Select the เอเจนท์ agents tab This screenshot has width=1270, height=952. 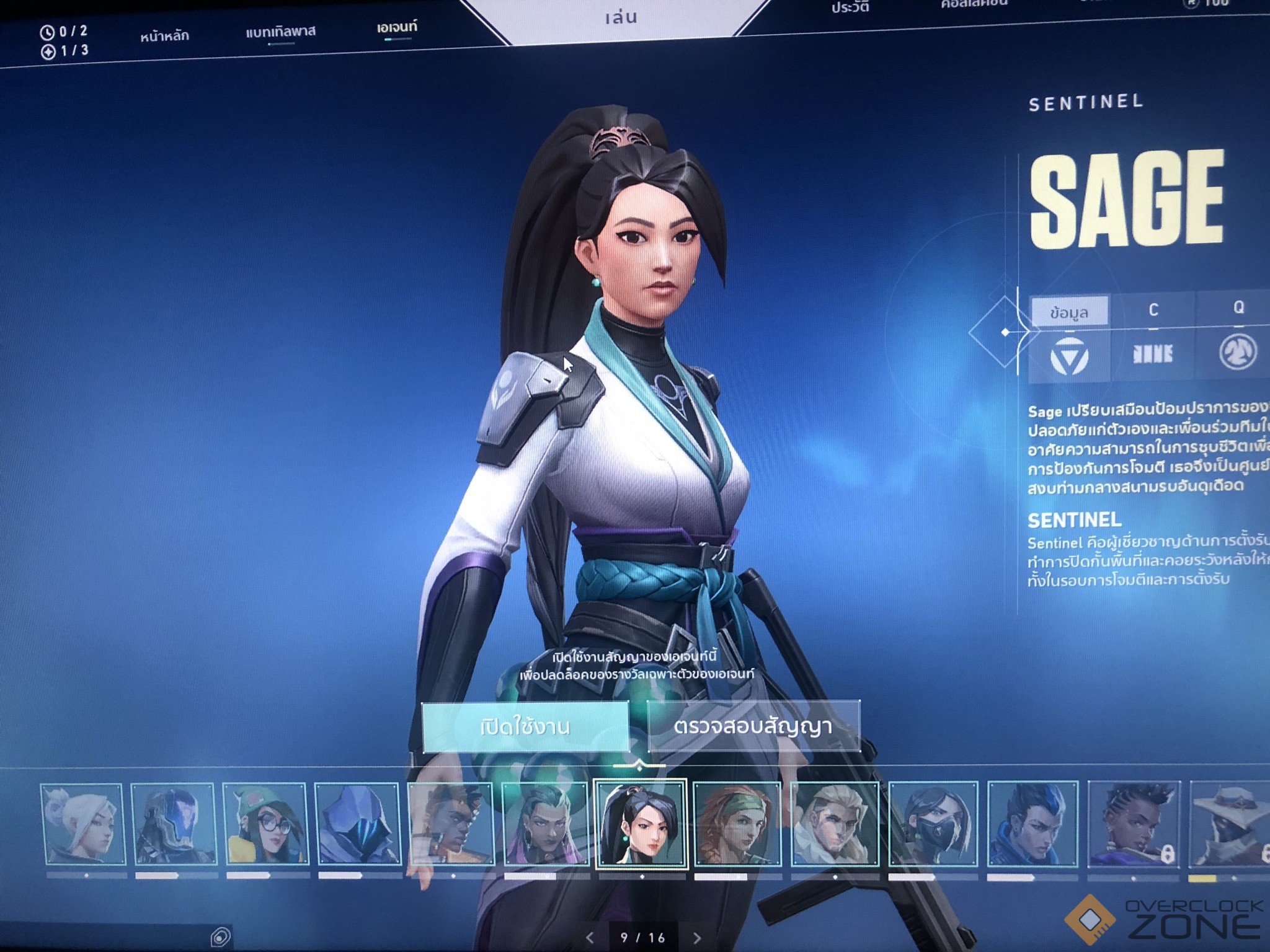[397, 27]
